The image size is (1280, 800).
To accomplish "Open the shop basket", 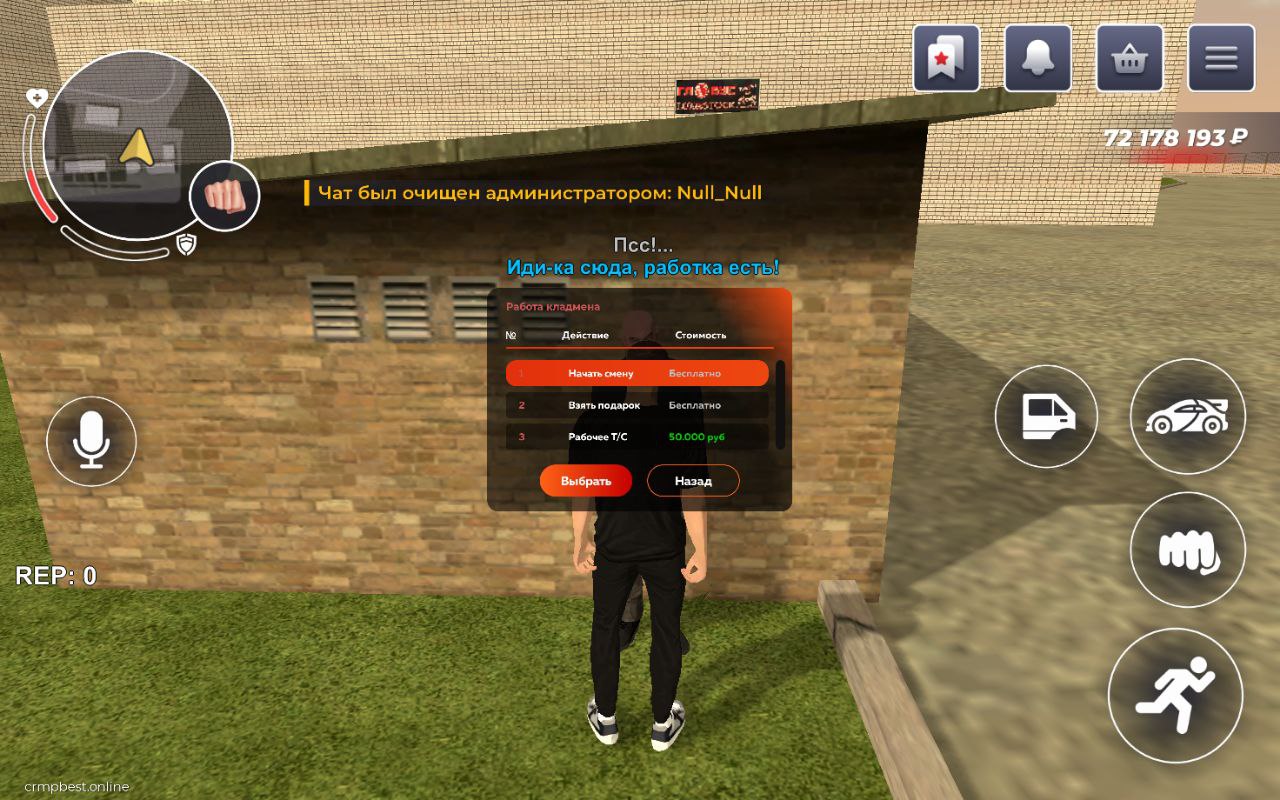I will [1129, 59].
